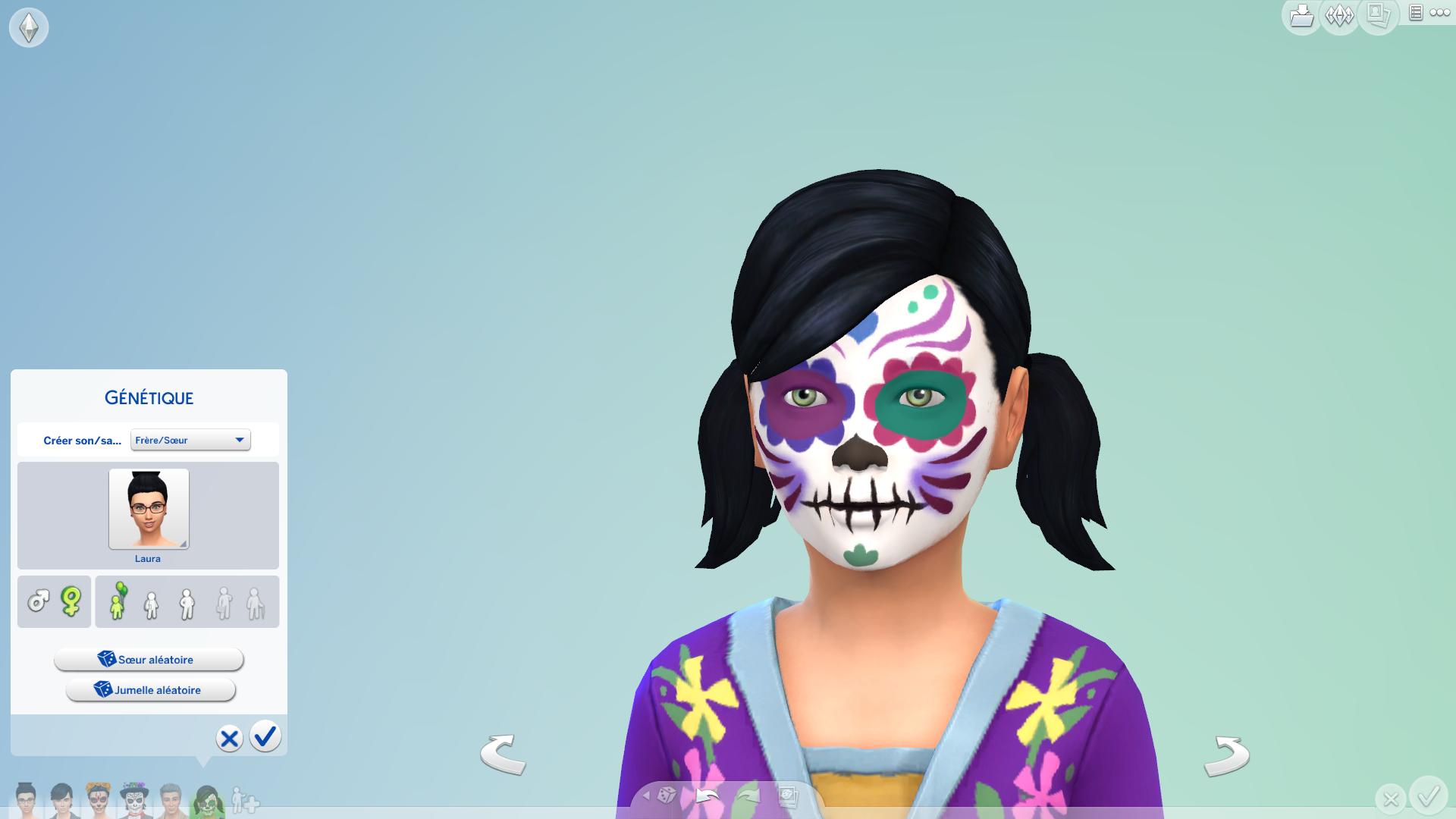1456x819 pixels.
Task: Open the save-to-library folder icon
Action: [x=1301, y=15]
